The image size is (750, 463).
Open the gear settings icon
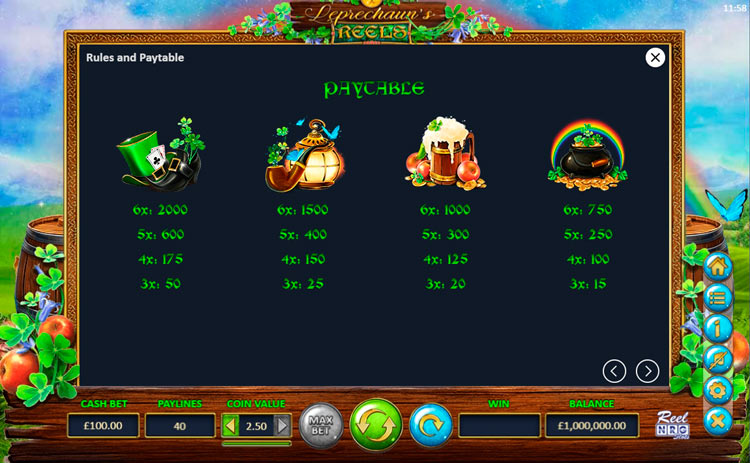pyautogui.click(x=717, y=389)
